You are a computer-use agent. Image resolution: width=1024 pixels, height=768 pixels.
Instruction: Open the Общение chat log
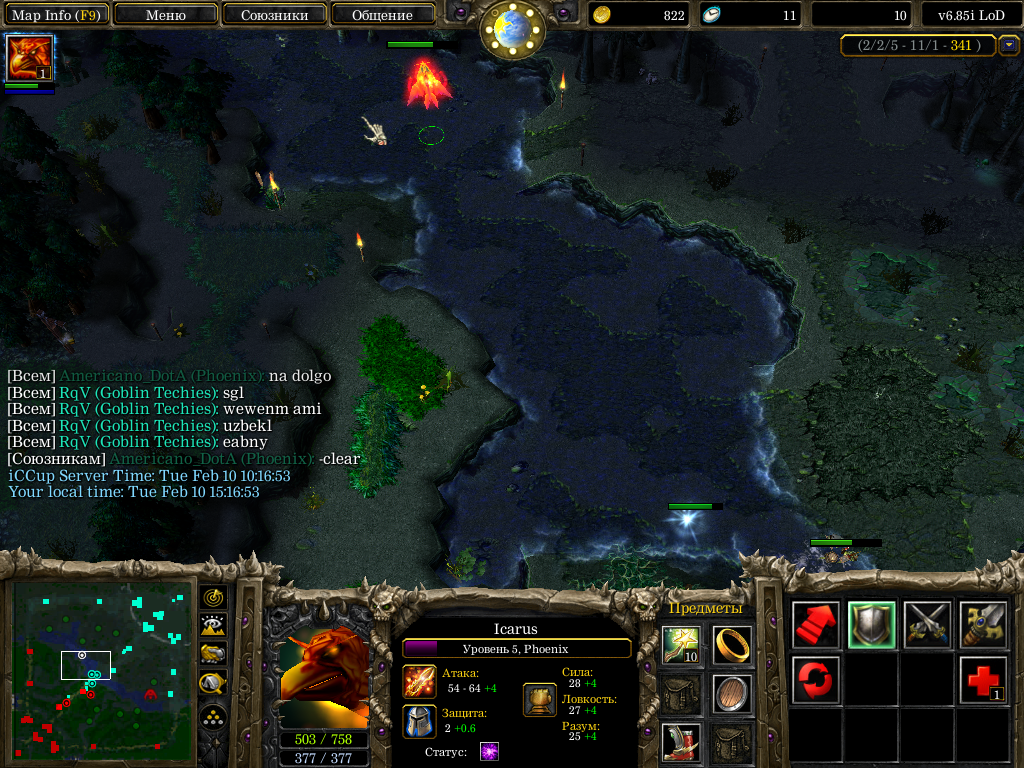(382, 15)
